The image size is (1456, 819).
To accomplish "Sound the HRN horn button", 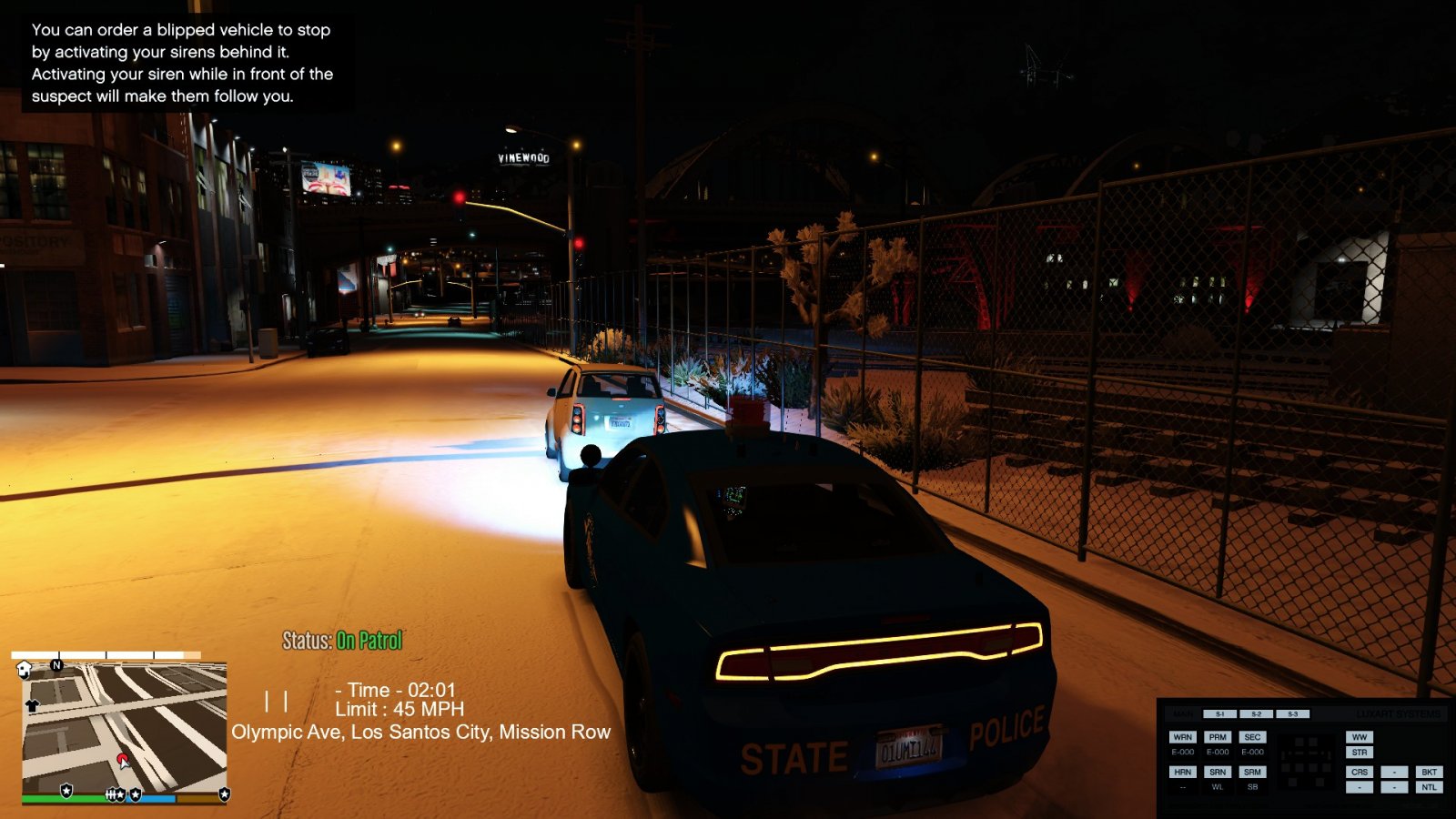I will point(1182,772).
